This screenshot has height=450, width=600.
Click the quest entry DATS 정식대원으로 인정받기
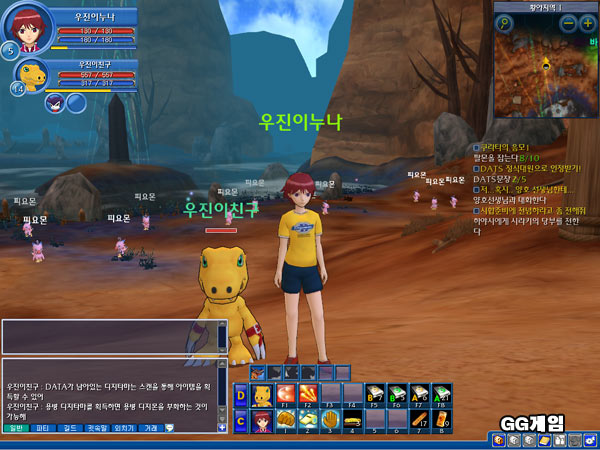pos(520,167)
